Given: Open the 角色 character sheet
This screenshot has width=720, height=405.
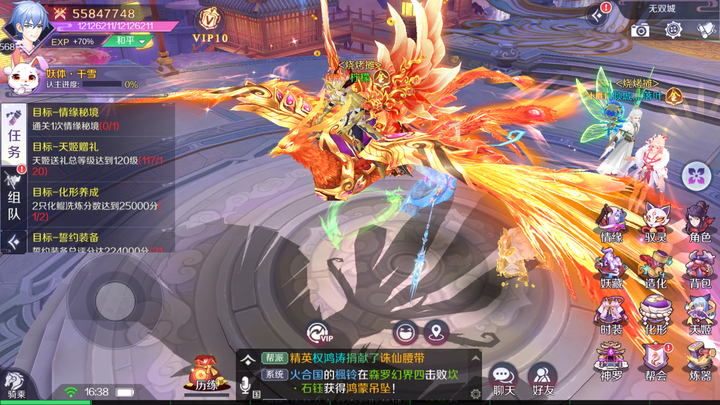Looking at the screenshot, I should coord(699,223).
